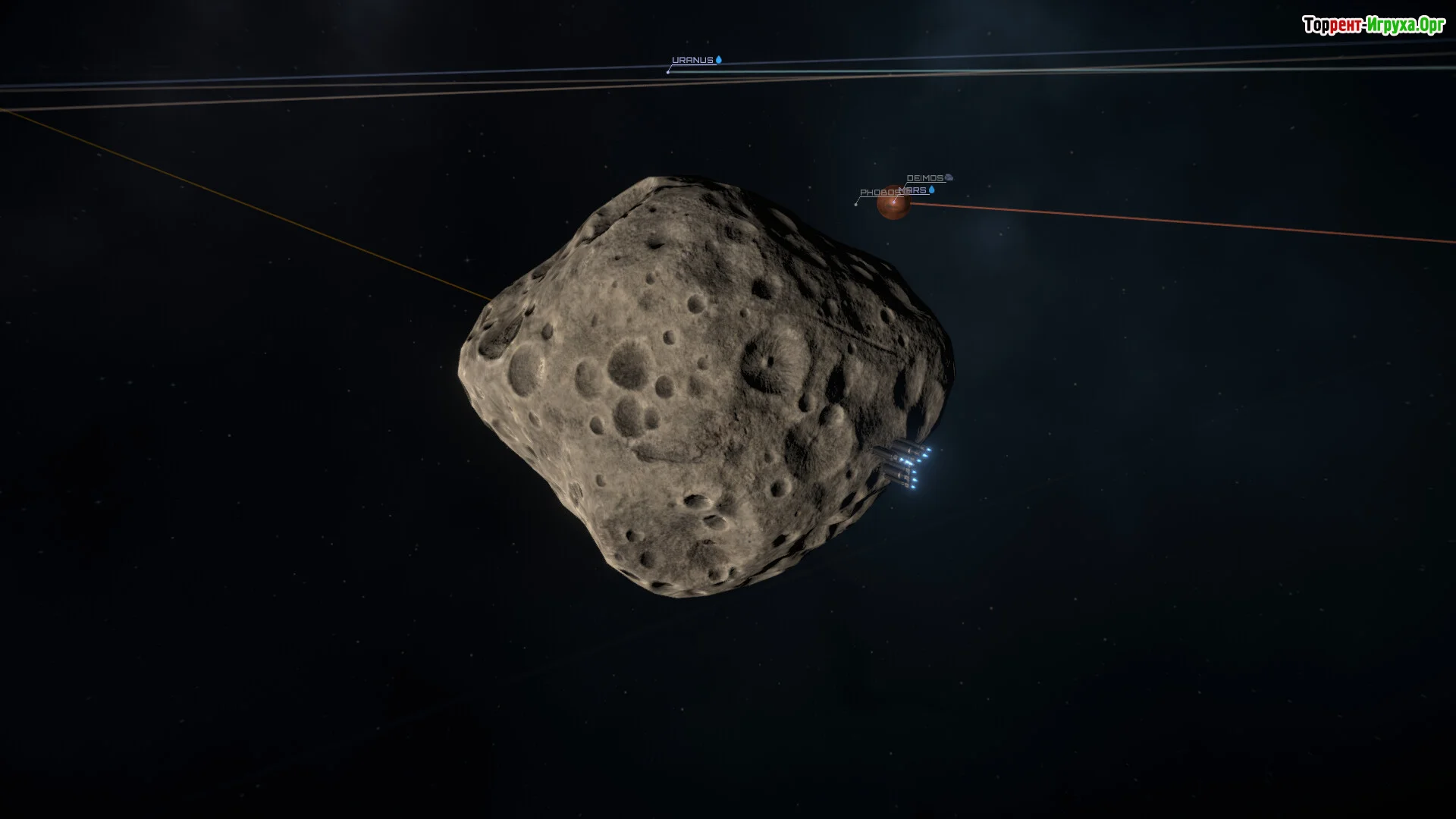The image size is (1456, 819).
Task: Select the Deimos moon label
Action: 925,178
